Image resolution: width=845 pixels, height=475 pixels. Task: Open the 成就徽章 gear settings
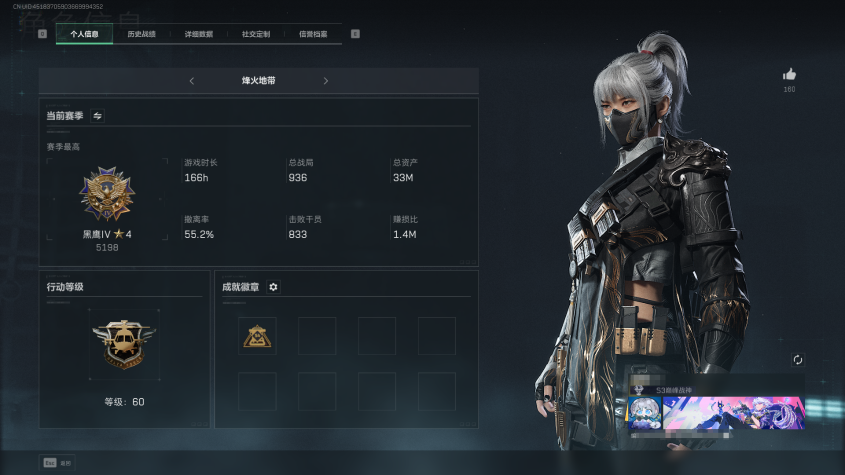[273, 287]
